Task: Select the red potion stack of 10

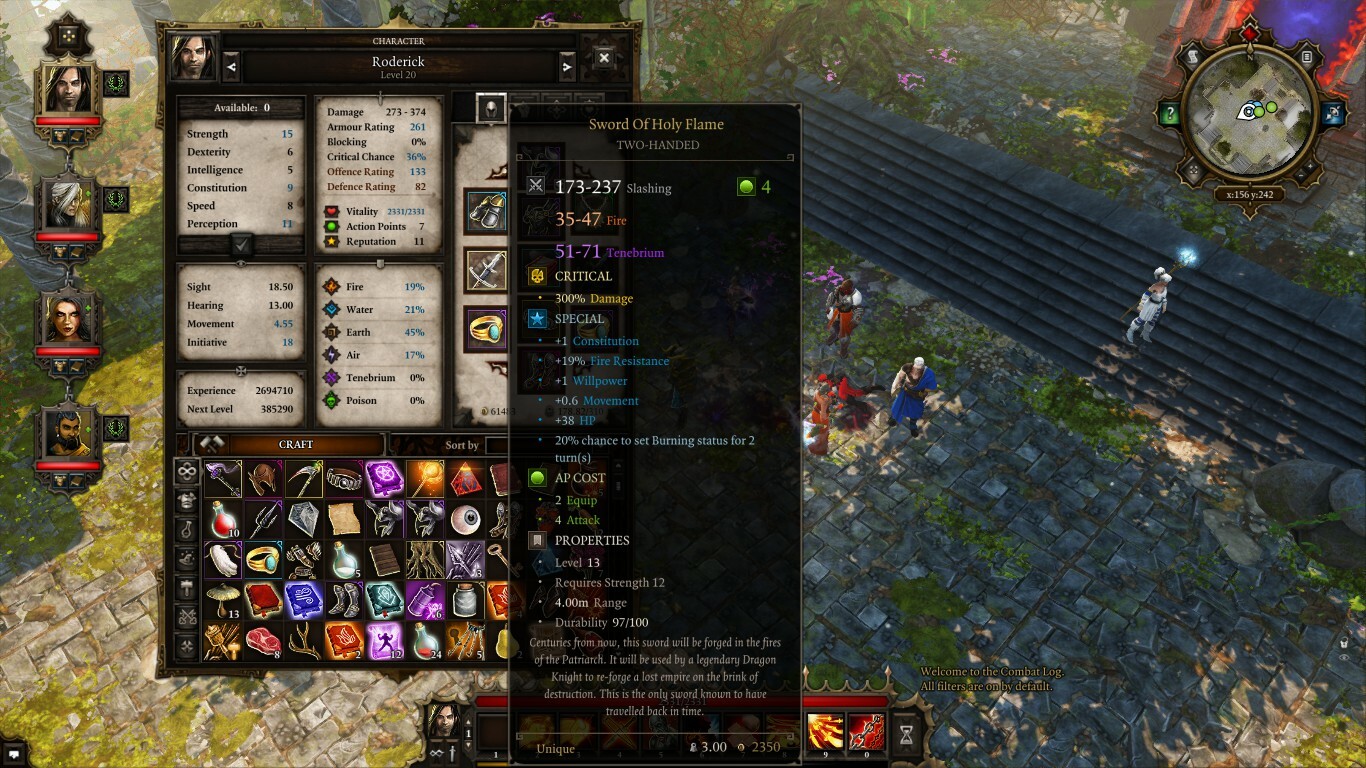Action: 224,520
